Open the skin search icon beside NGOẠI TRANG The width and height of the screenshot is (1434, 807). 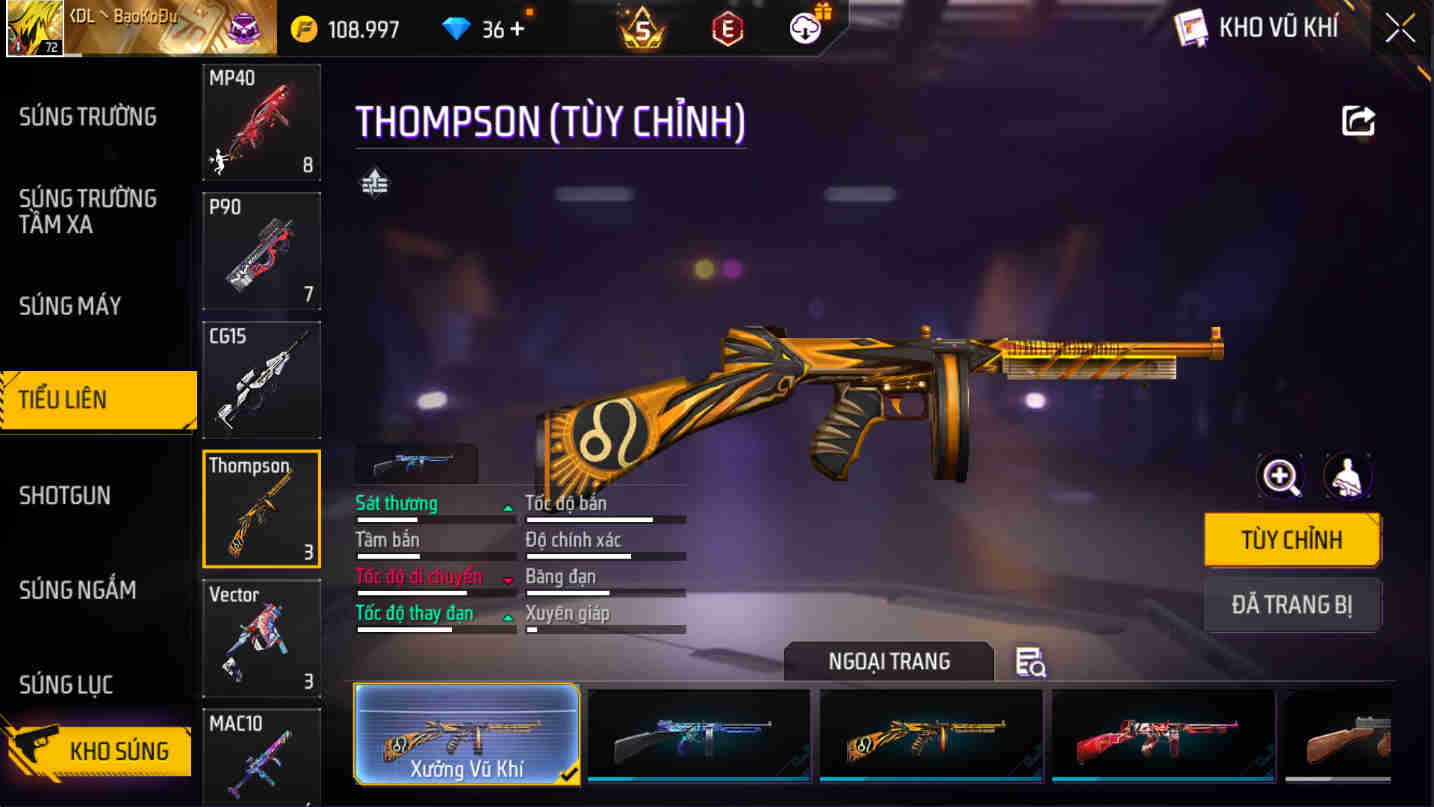pos(1030,662)
